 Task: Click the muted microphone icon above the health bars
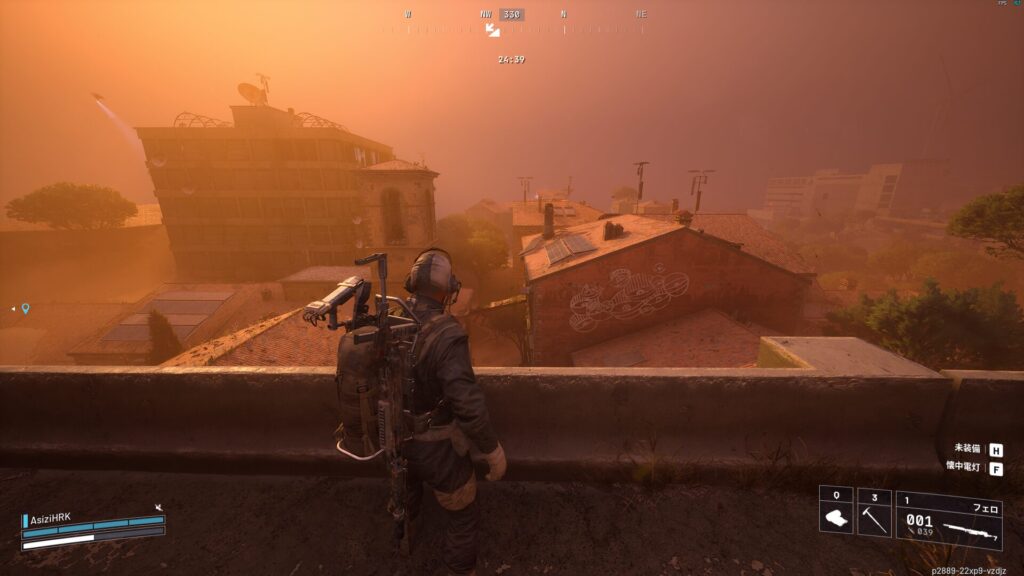158,508
